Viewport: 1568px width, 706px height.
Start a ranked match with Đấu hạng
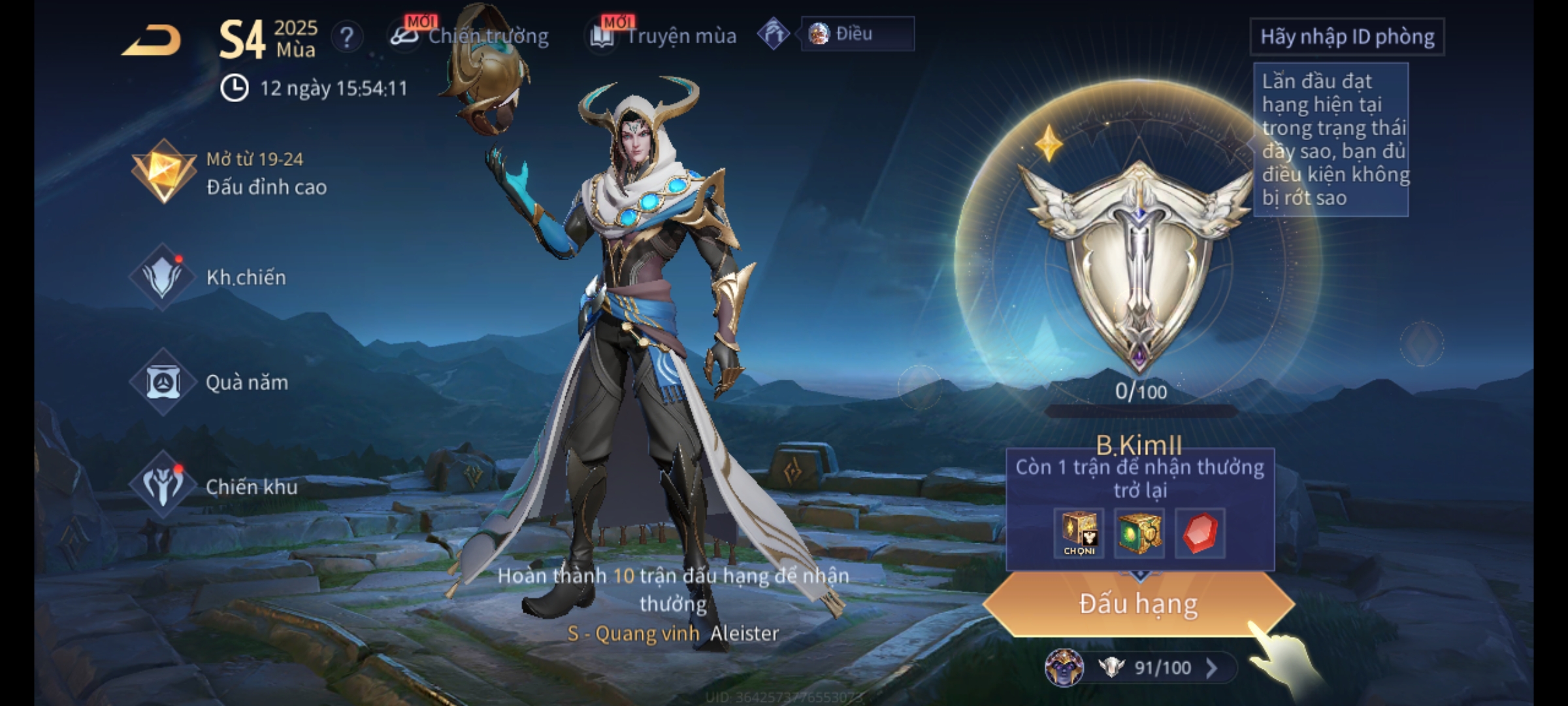point(1138,604)
